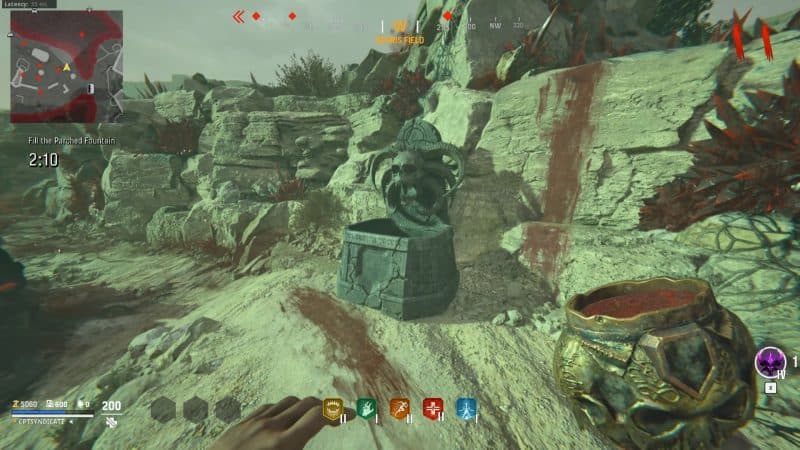Activate the purple artifact ability icon
The height and width of the screenshot is (450, 800).
[x=770, y=362]
